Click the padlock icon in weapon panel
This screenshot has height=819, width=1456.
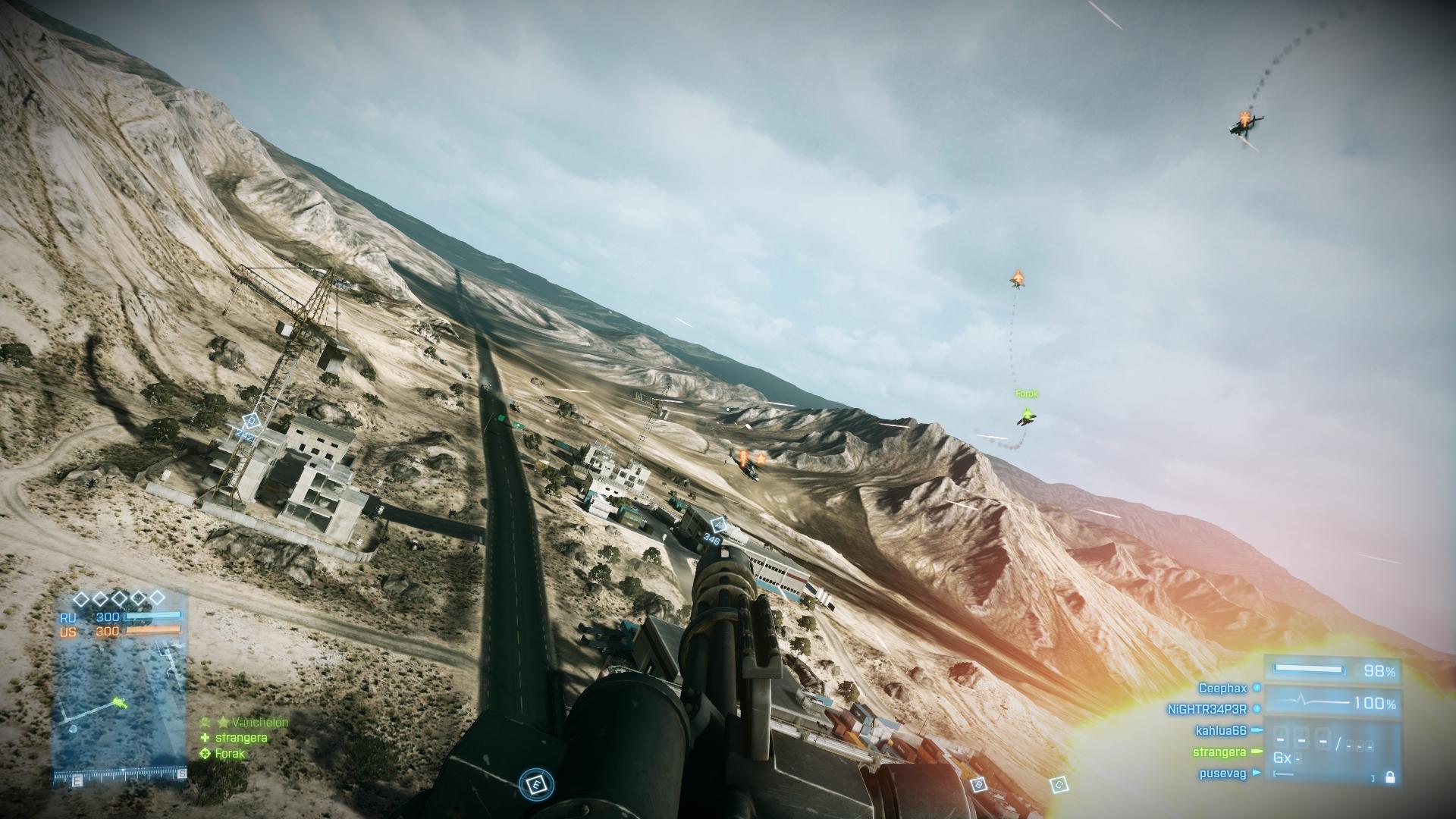pos(1389,777)
